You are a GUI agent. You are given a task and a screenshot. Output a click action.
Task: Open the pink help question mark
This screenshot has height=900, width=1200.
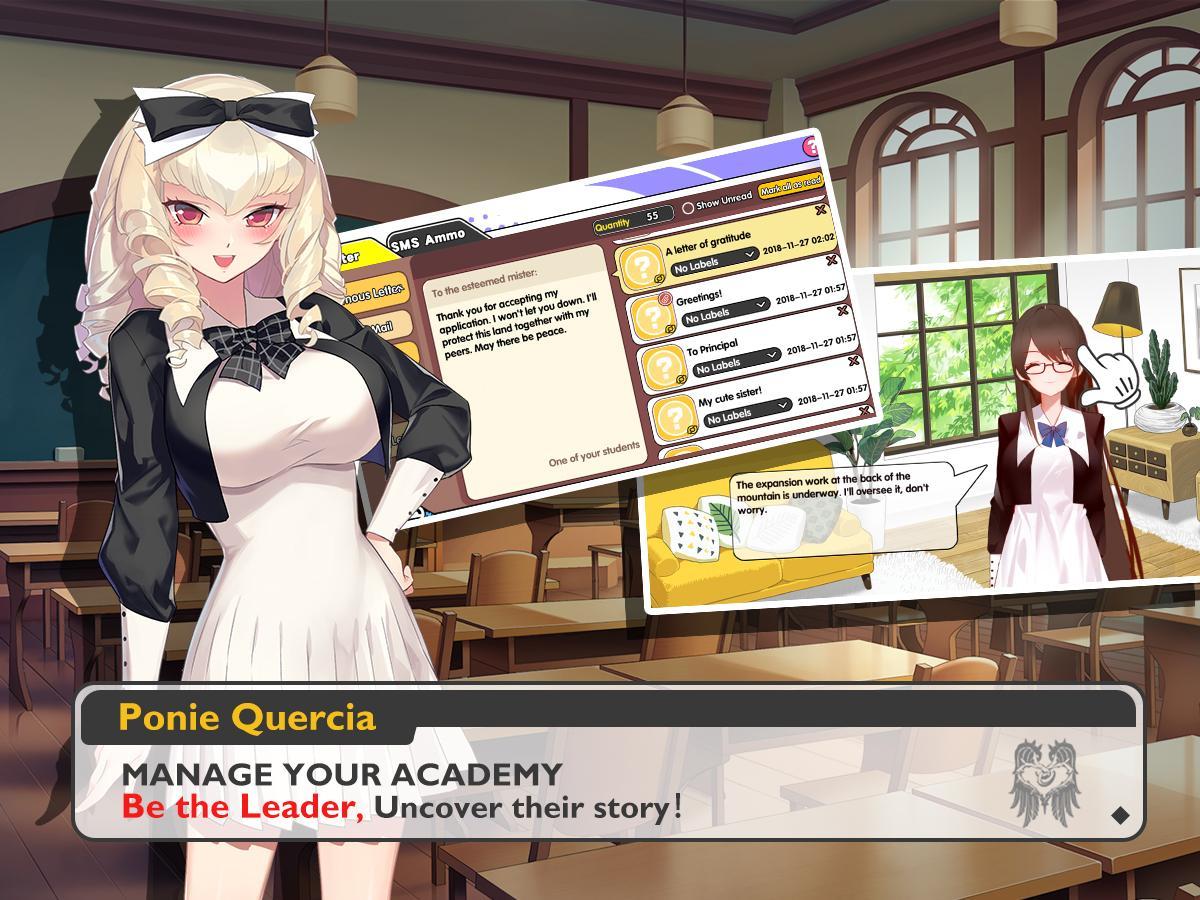(813, 148)
